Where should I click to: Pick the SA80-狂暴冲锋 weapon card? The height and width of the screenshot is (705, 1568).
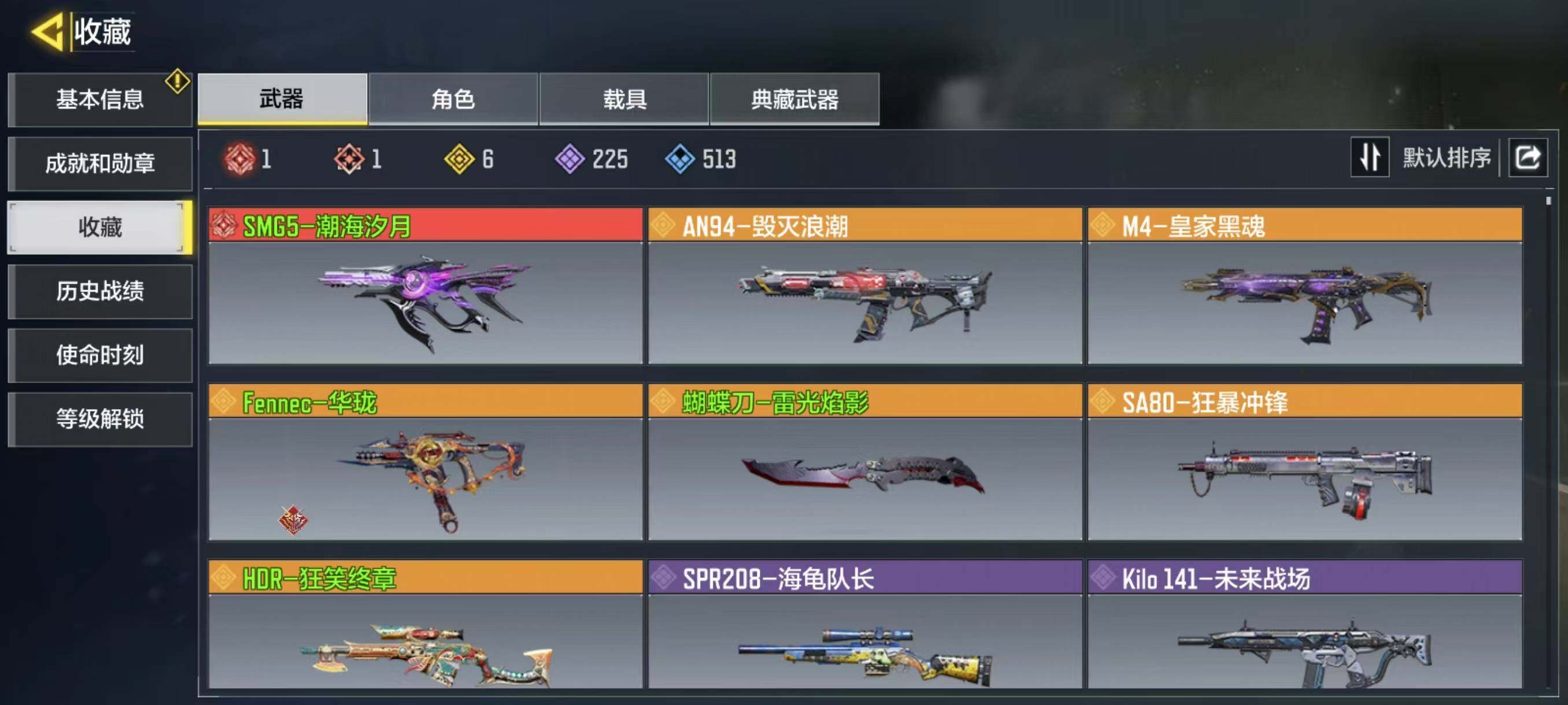[x=1304, y=462]
